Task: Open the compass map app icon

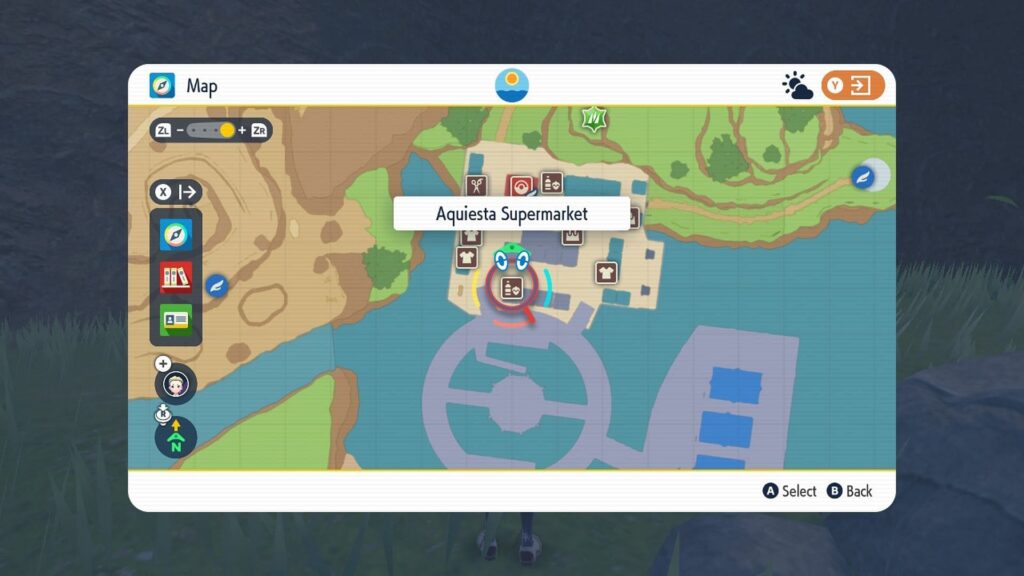Action: (x=176, y=236)
